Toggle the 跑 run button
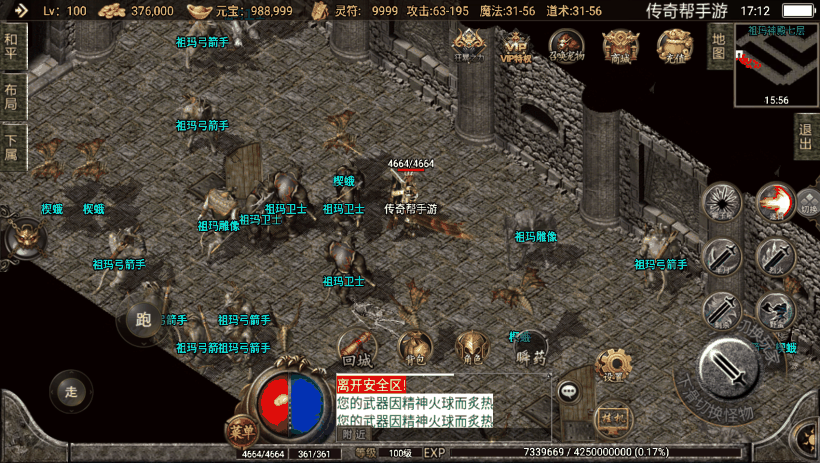 pyautogui.click(x=142, y=320)
